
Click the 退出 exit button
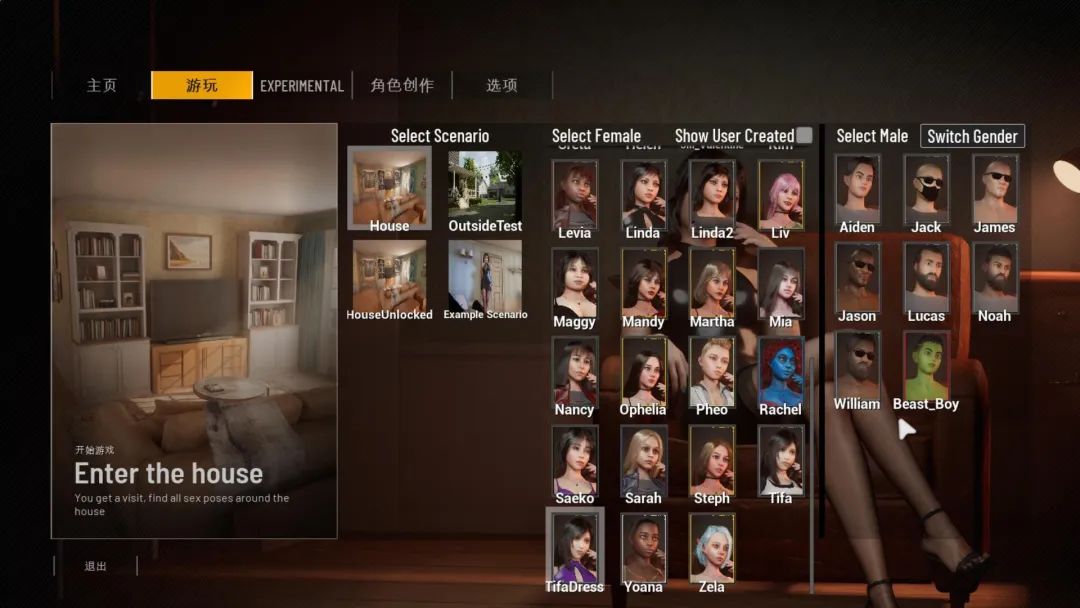pos(95,566)
